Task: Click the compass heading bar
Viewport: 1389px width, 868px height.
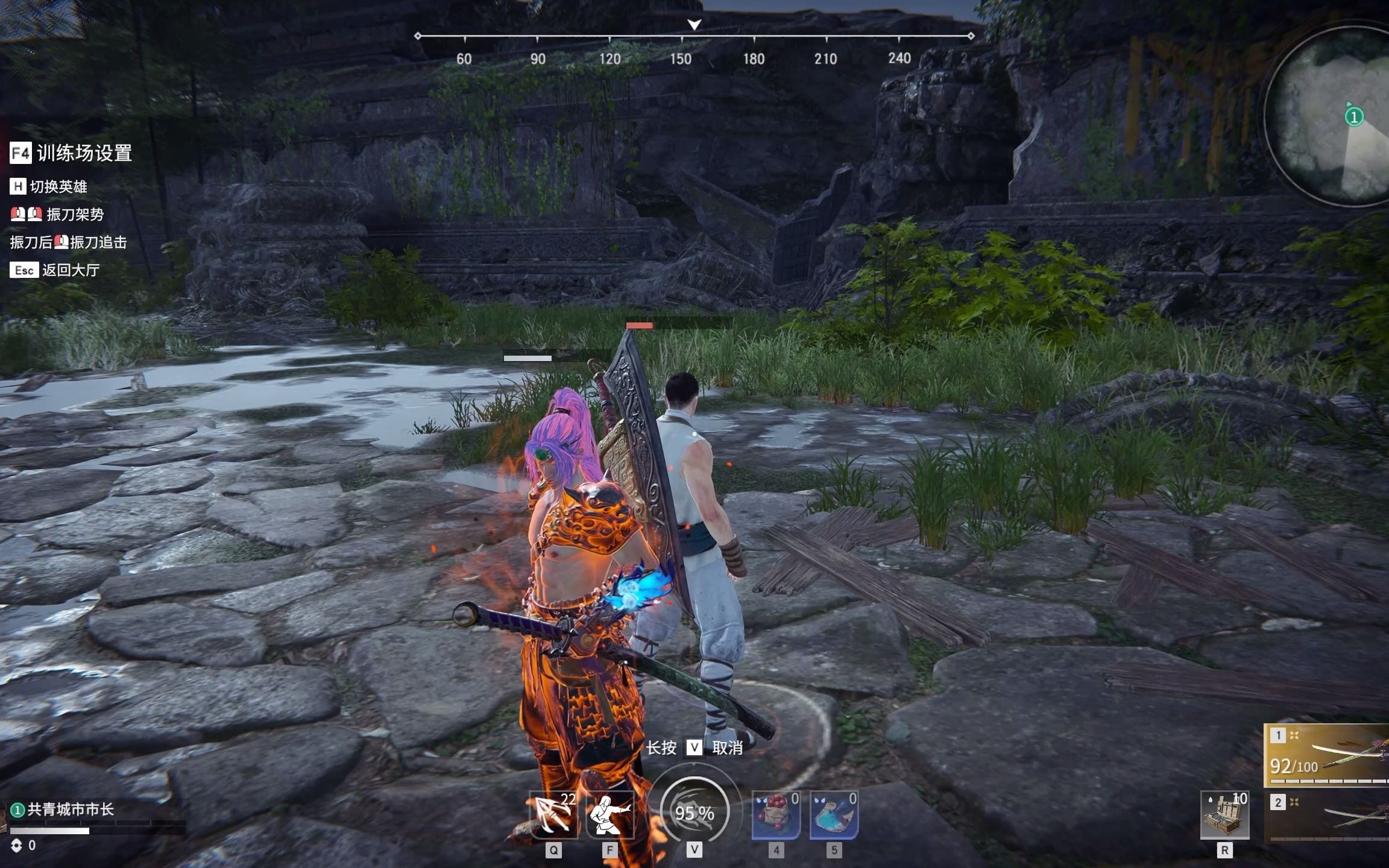Action: pyautogui.click(x=693, y=37)
